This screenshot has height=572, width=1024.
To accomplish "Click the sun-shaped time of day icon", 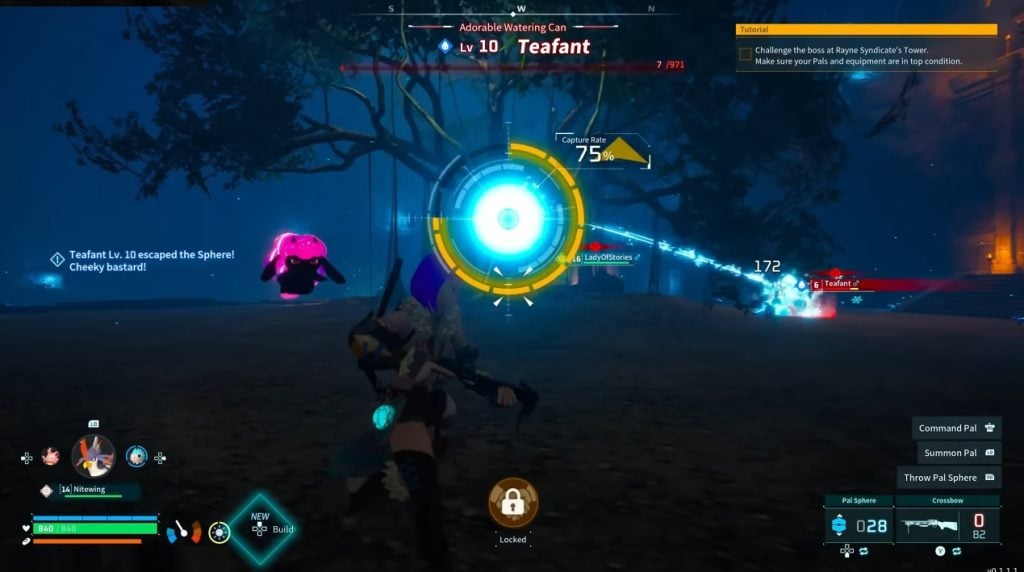I will point(220,532).
